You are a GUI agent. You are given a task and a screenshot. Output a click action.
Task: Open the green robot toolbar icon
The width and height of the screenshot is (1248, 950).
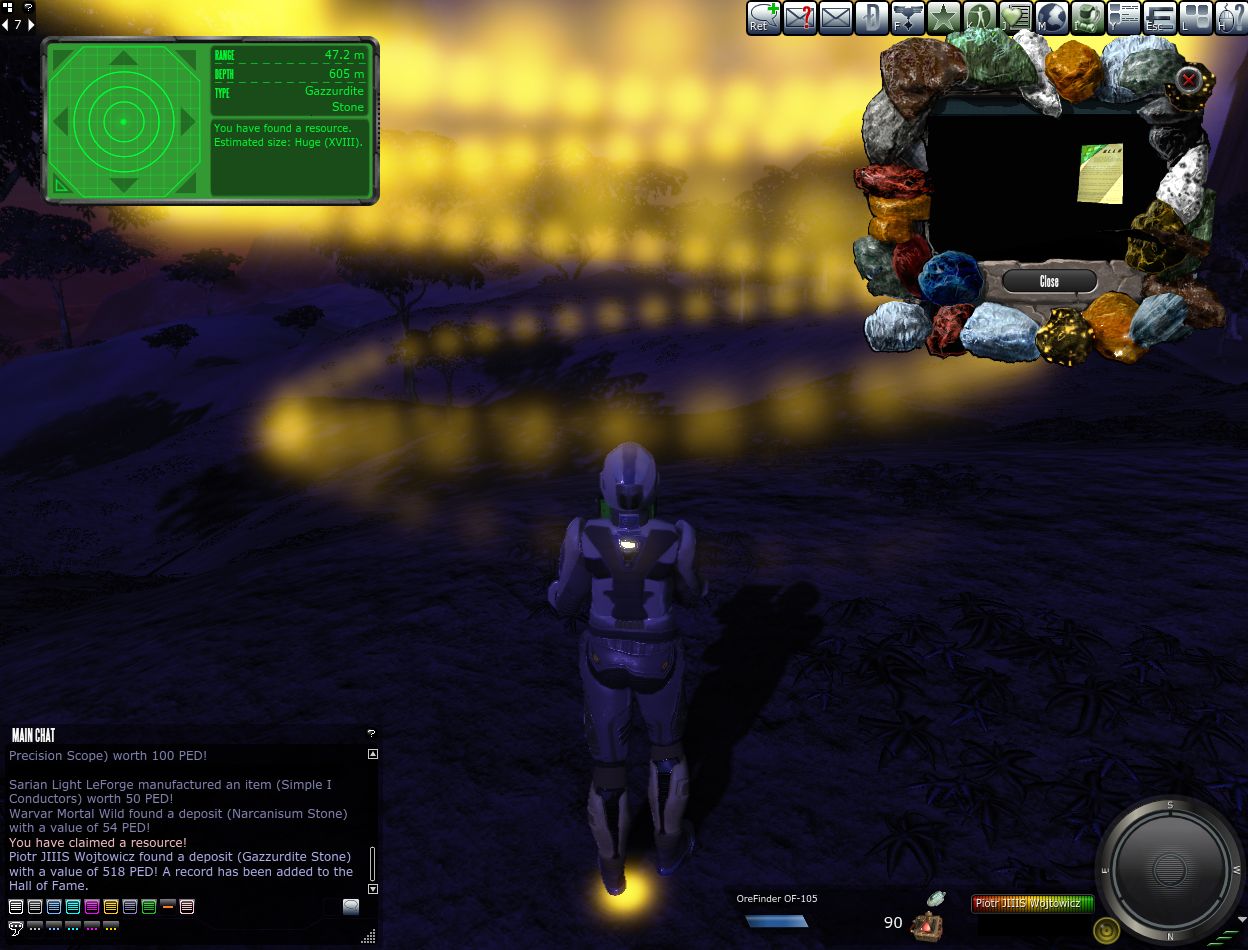click(x=1087, y=18)
